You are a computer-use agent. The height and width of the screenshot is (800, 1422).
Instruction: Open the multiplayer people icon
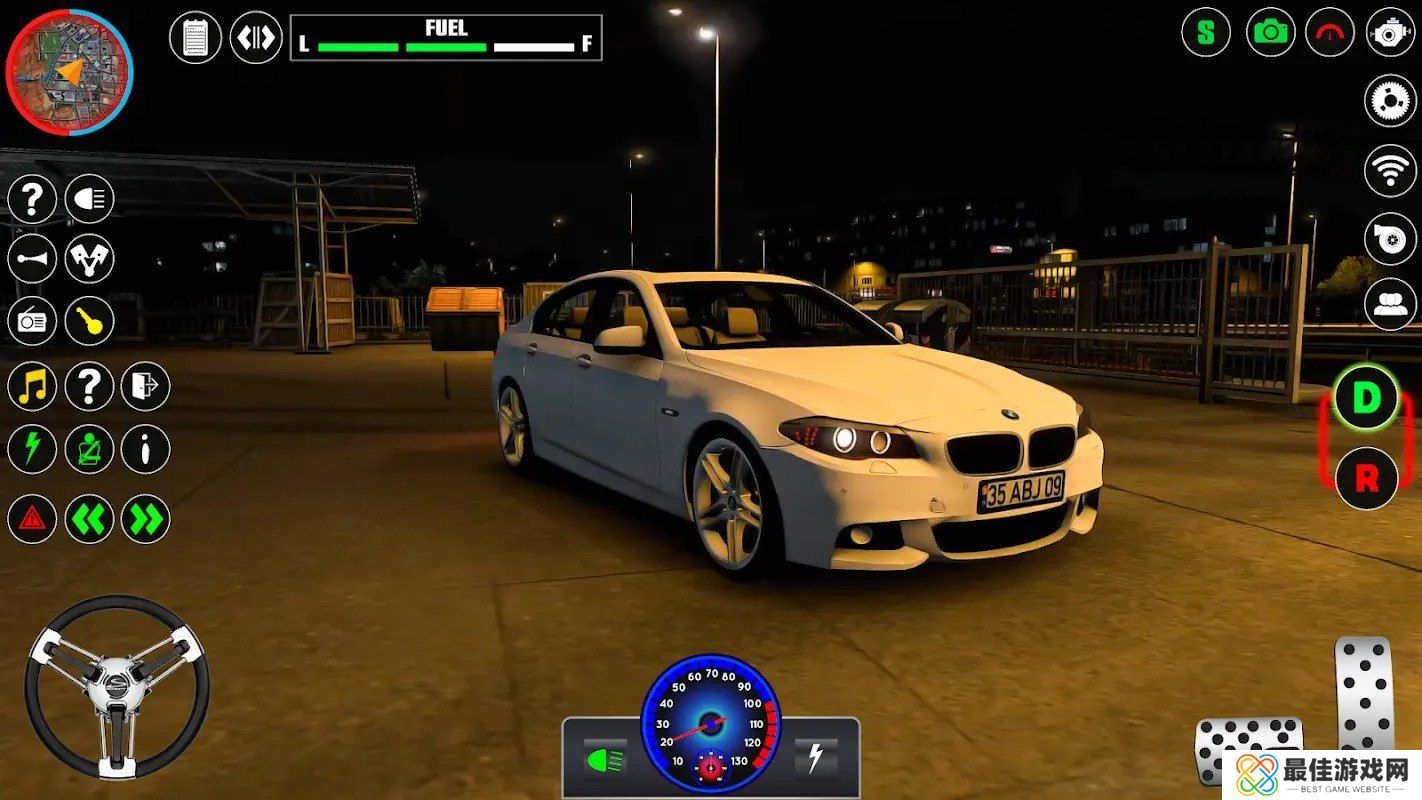[x=1390, y=304]
